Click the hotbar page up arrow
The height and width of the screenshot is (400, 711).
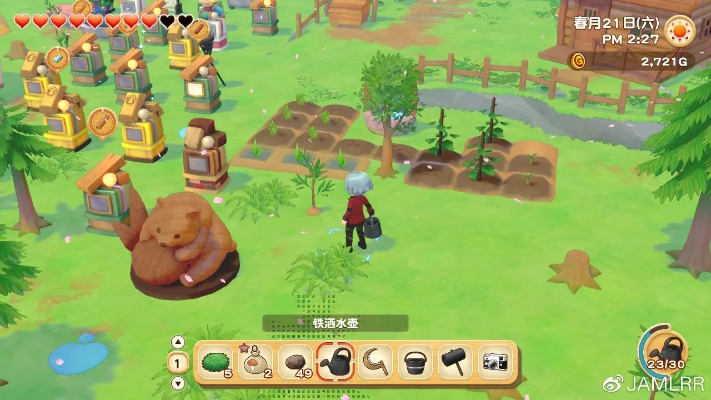178,341
